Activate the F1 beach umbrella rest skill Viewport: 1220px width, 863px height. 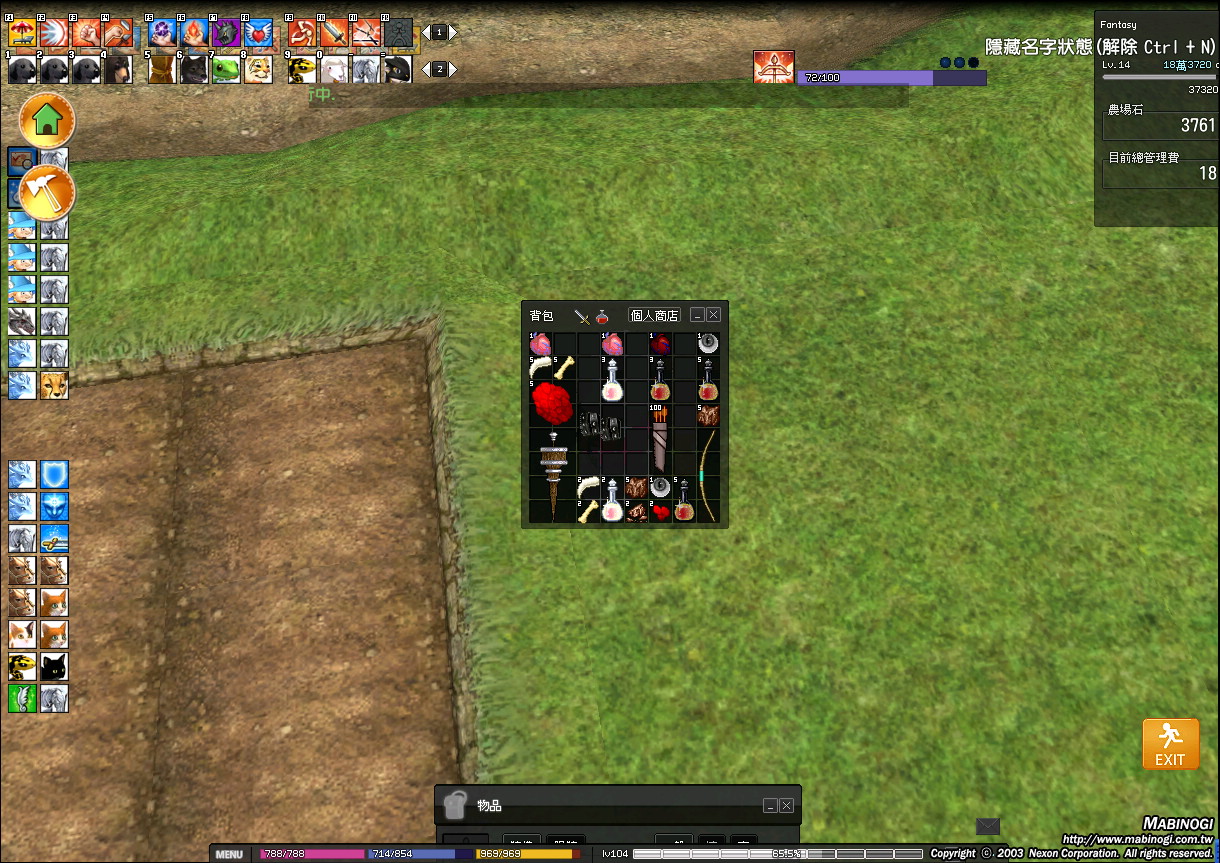click(22, 33)
